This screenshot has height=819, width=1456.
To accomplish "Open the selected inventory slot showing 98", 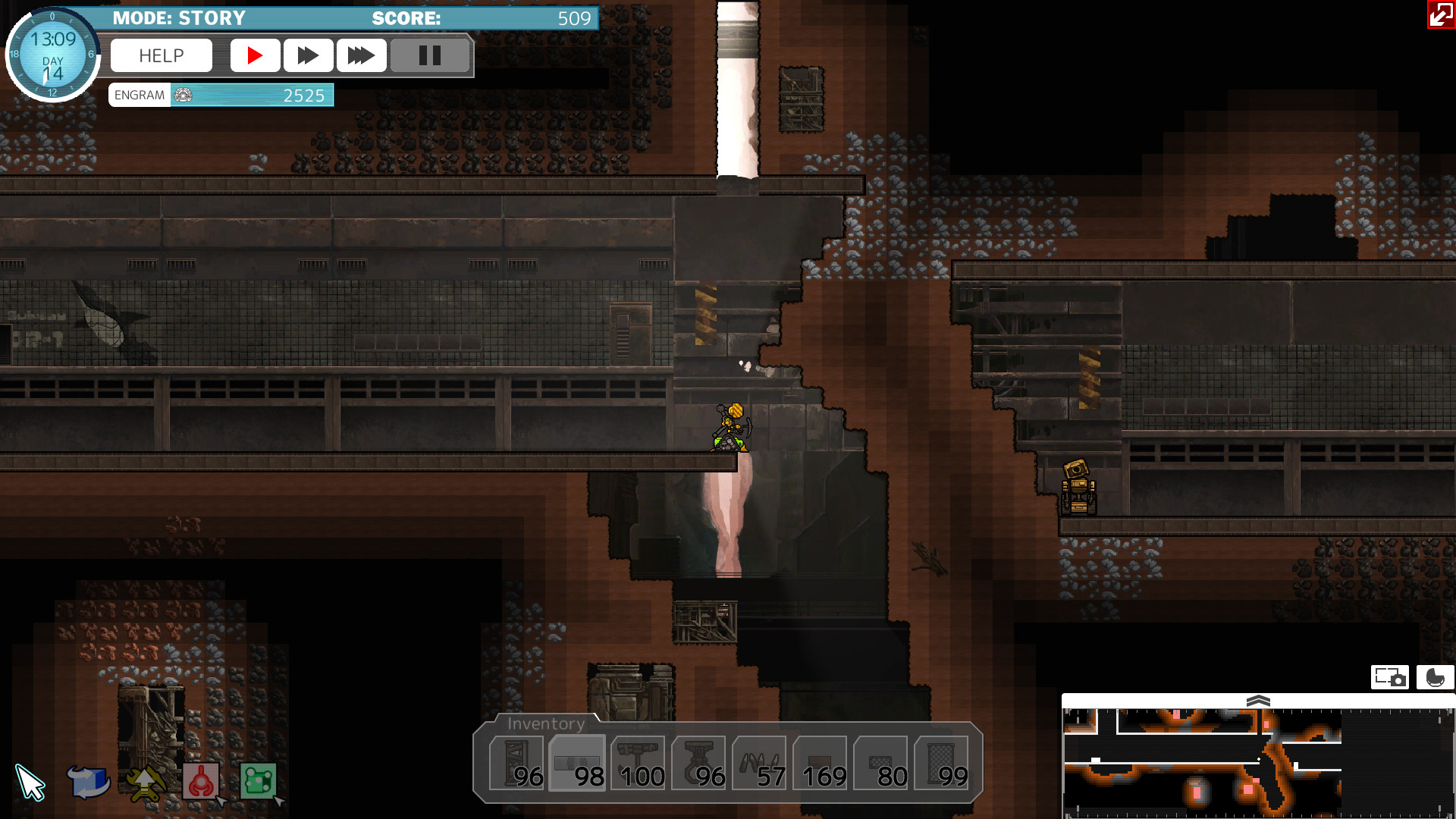I will [x=576, y=762].
